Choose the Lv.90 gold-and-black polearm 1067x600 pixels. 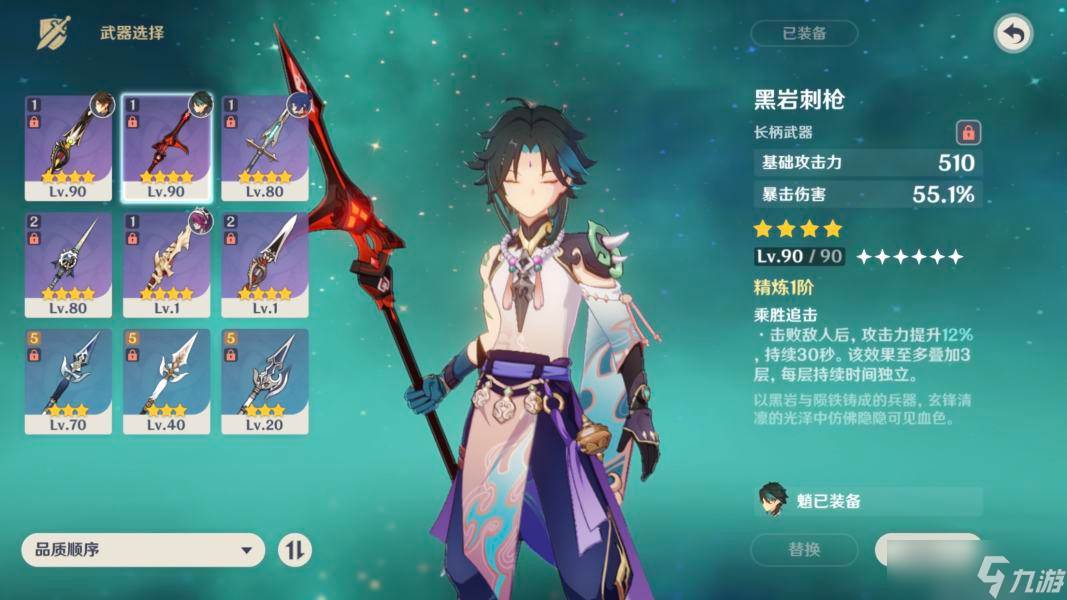pyautogui.click(x=68, y=147)
